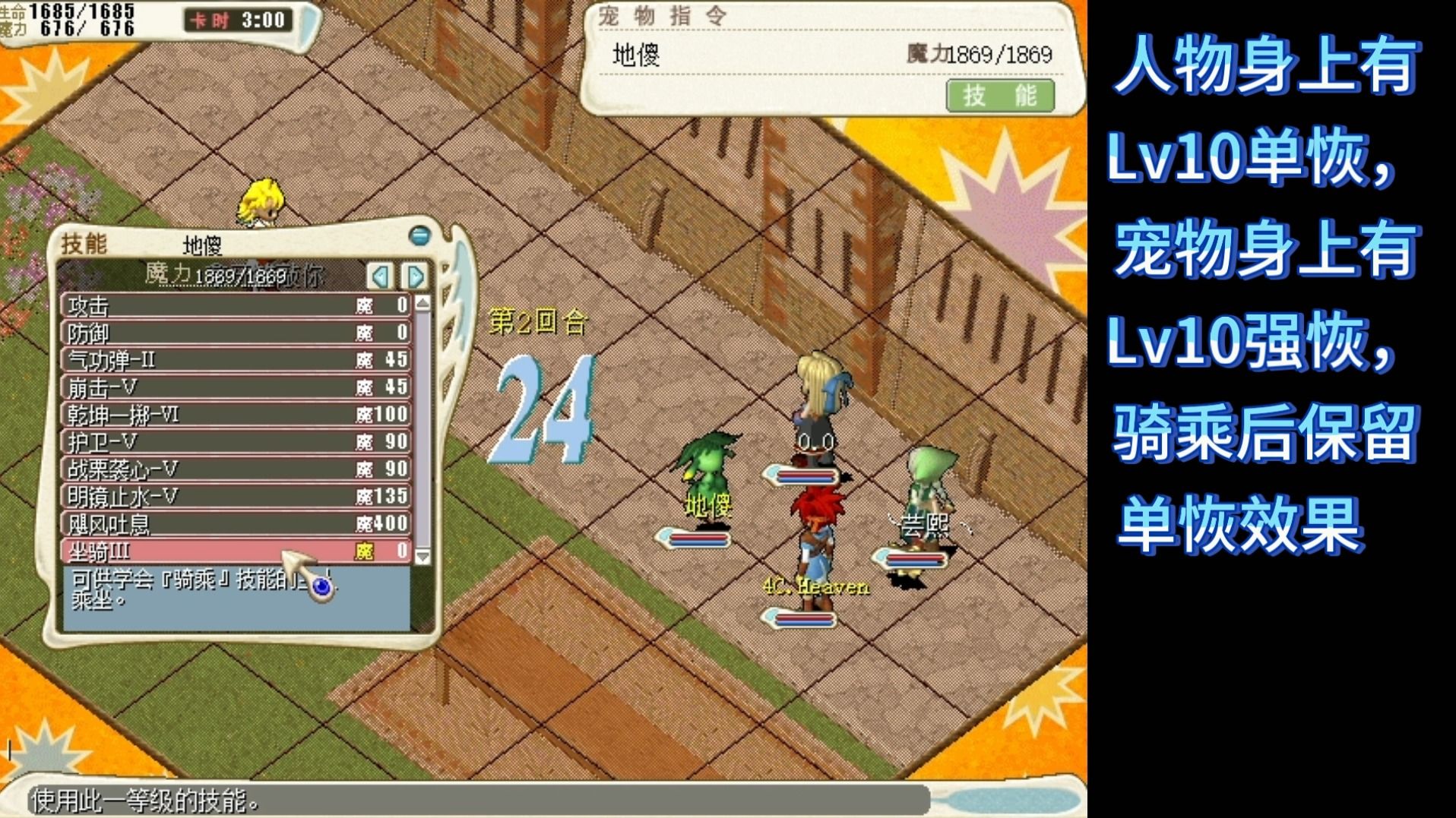Screen dimensions: 1456x818
Task: Close the skill window with round button
Action: [x=419, y=235]
